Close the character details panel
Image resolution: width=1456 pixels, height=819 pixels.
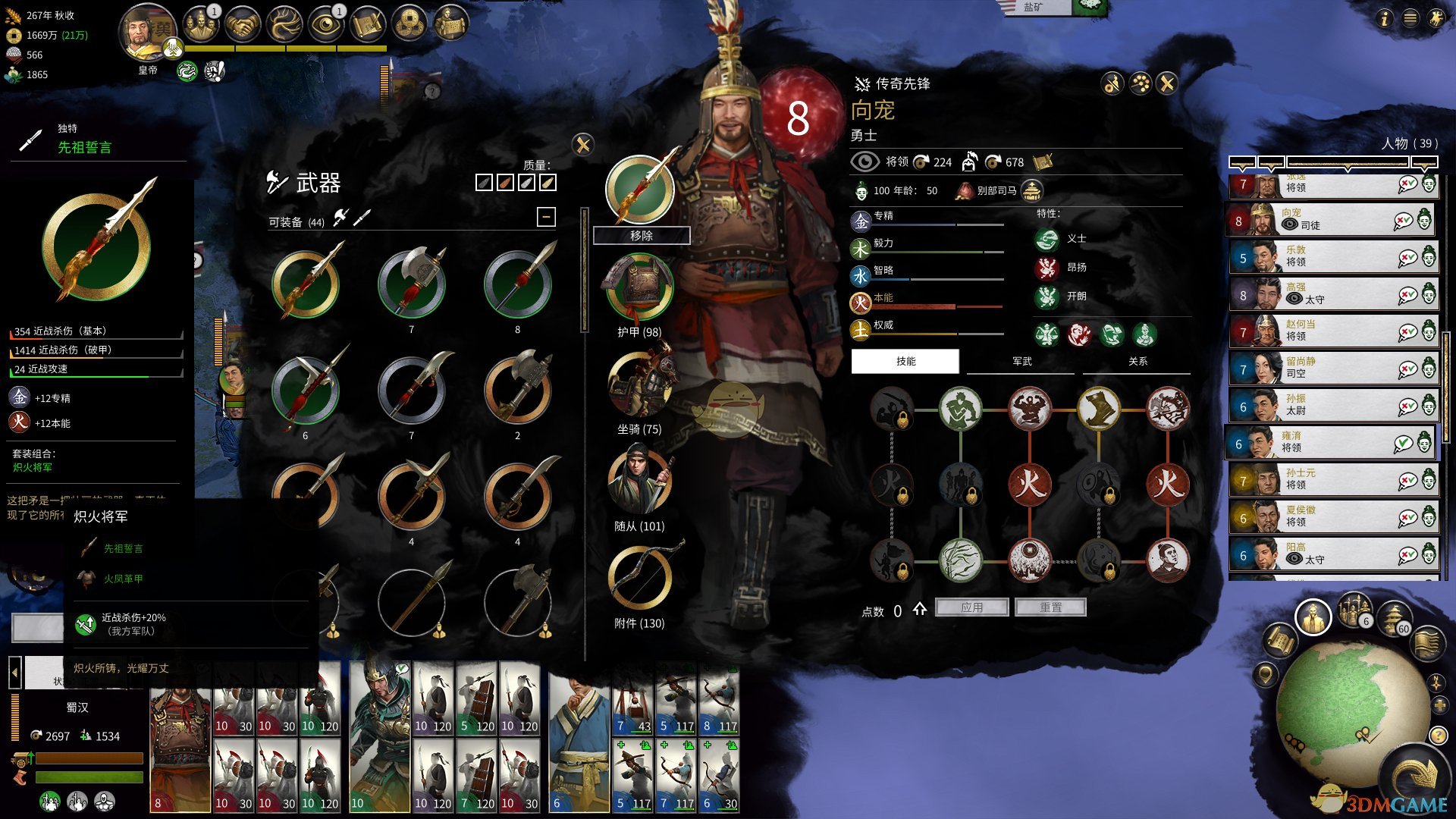[1167, 83]
